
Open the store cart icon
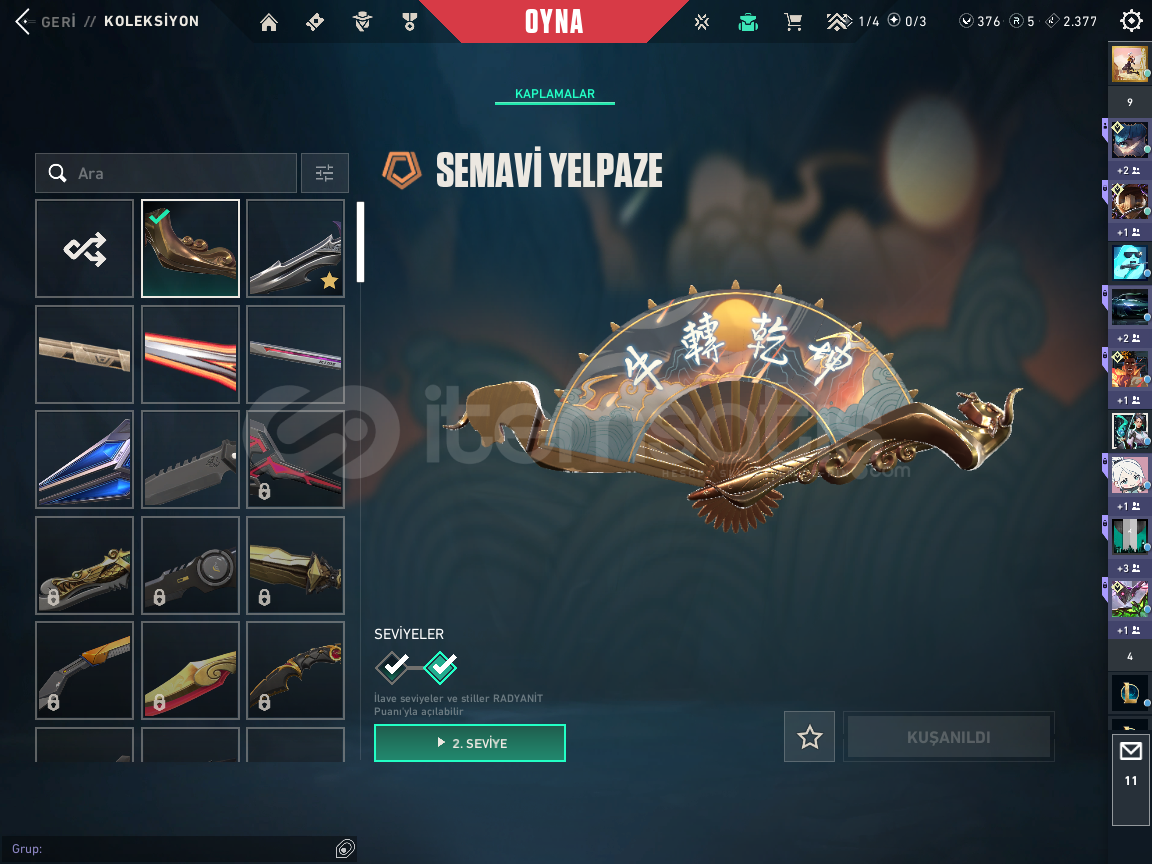pyautogui.click(x=793, y=21)
